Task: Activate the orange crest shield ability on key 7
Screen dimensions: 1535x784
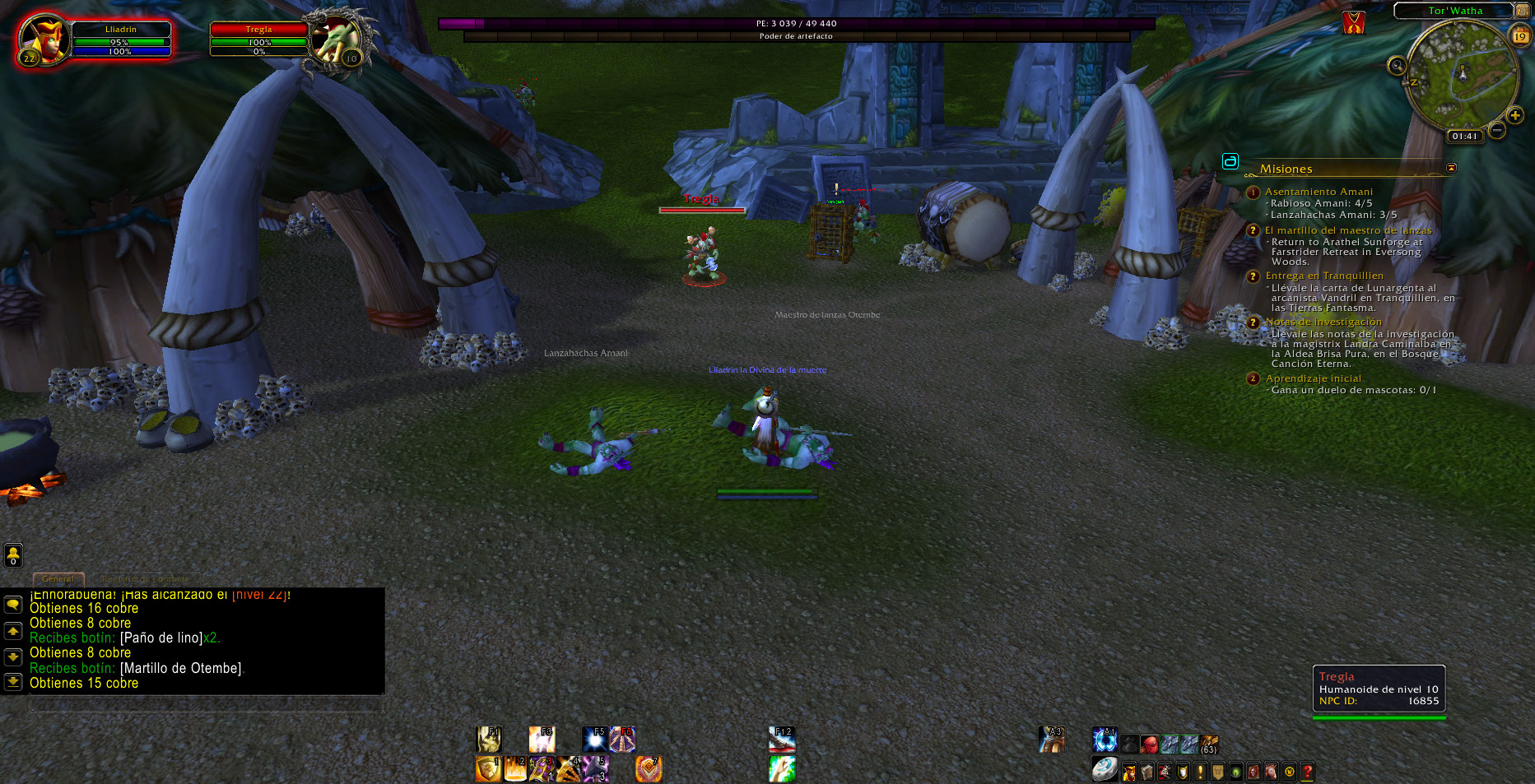Action: click(x=649, y=769)
